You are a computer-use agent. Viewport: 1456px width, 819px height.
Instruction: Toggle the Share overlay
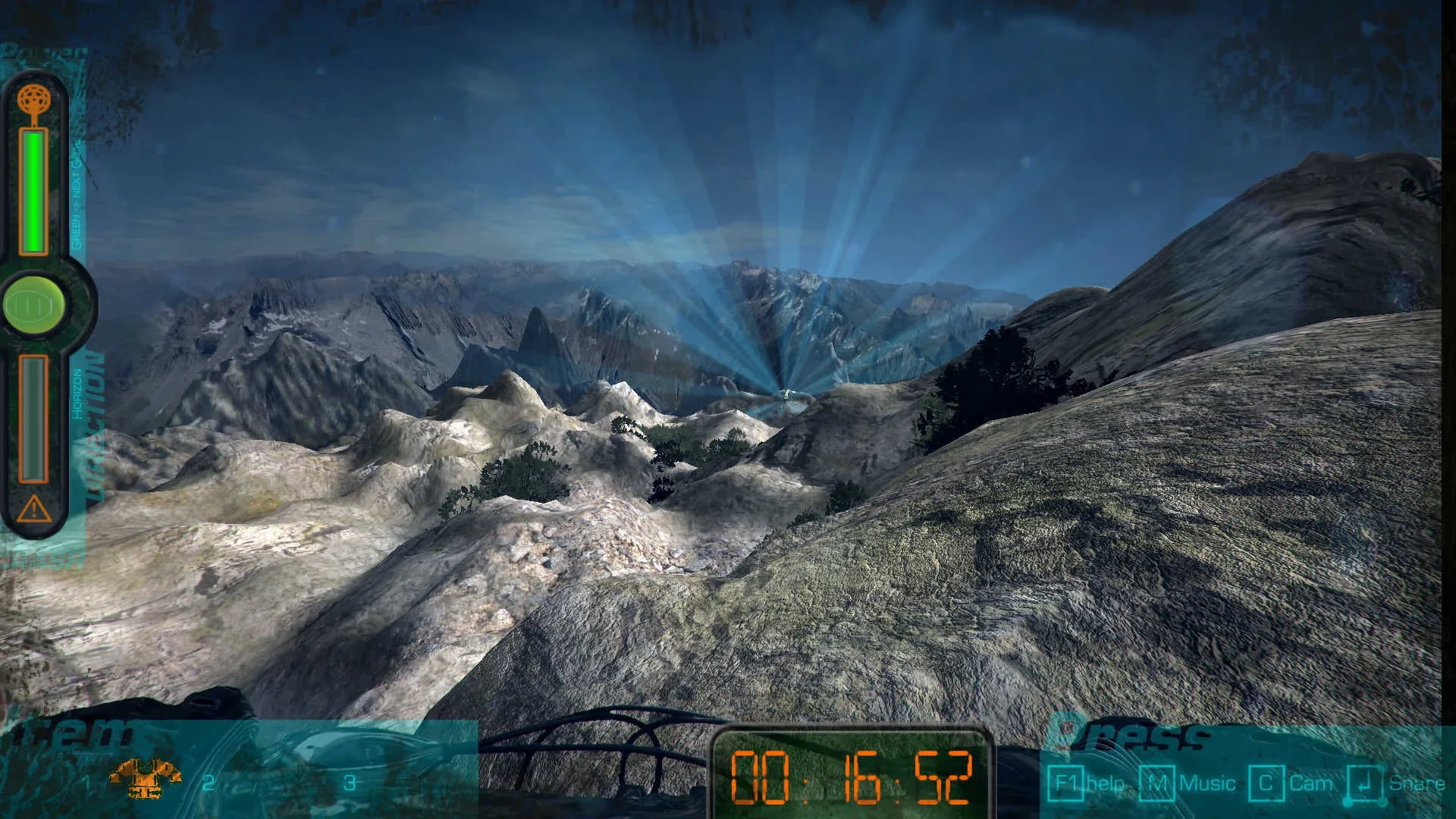[x=1415, y=783]
